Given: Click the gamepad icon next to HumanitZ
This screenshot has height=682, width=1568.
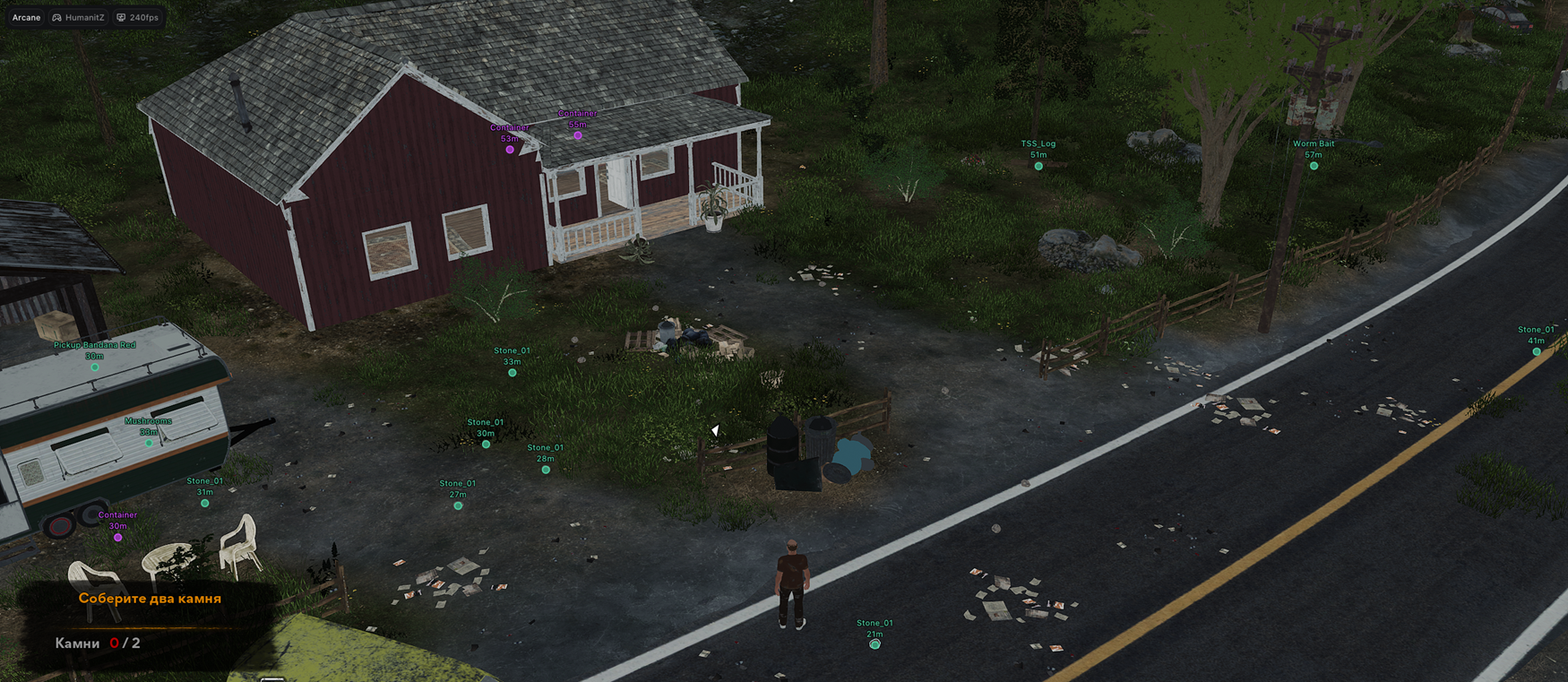Looking at the screenshot, I should tap(56, 17).
